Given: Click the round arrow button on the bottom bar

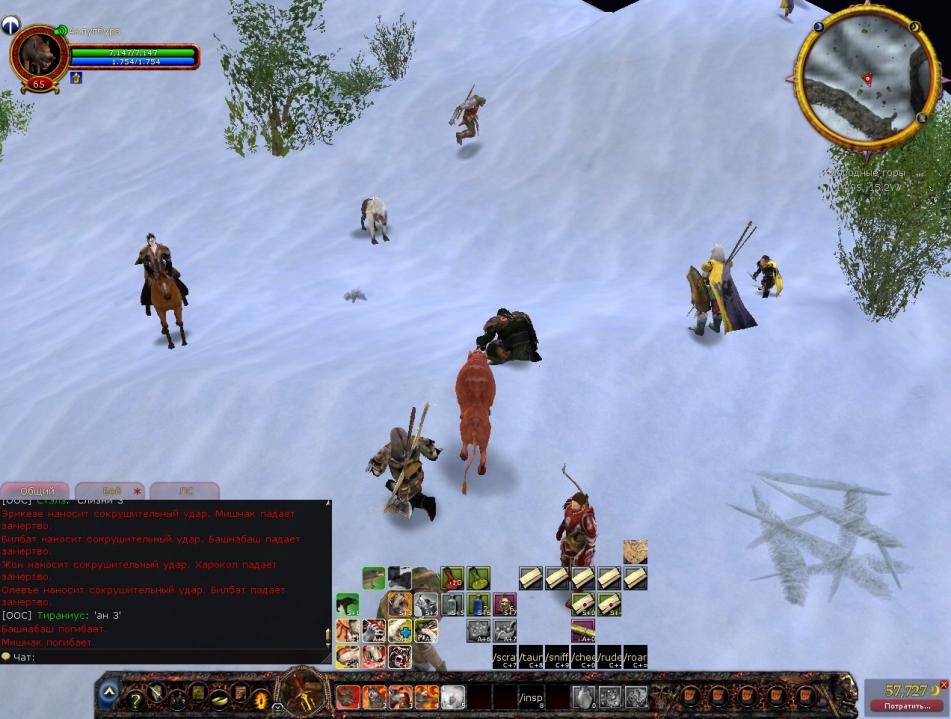Looking at the screenshot, I should point(108,691).
